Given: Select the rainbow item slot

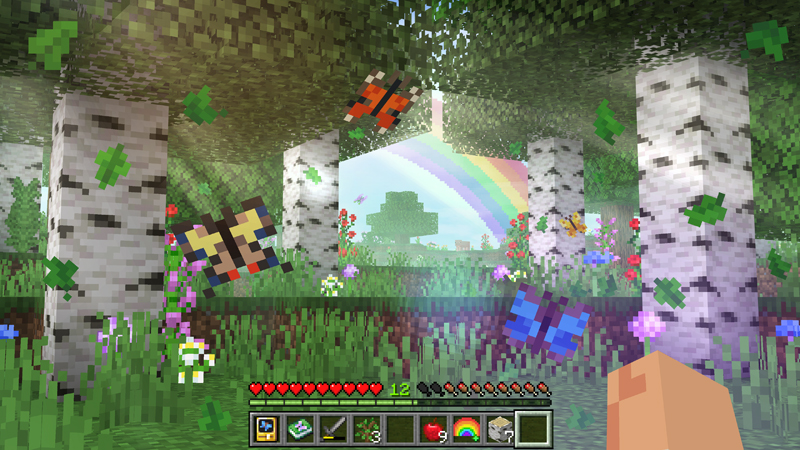Looking at the screenshot, I should pyautogui.click(x=465, y=429).
